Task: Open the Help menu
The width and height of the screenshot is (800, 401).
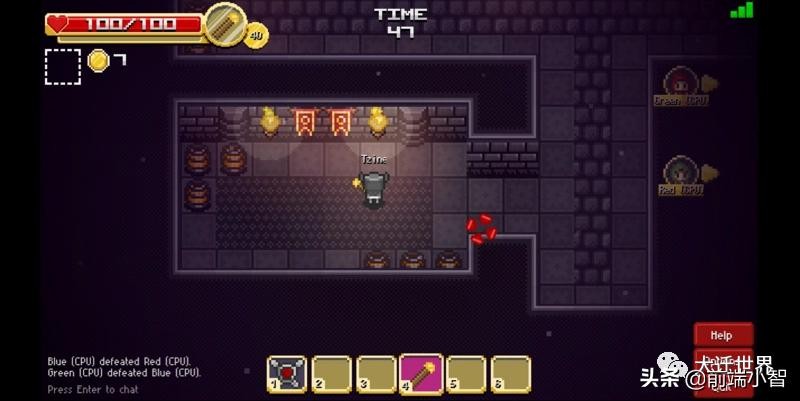Action: pos(721,335)
